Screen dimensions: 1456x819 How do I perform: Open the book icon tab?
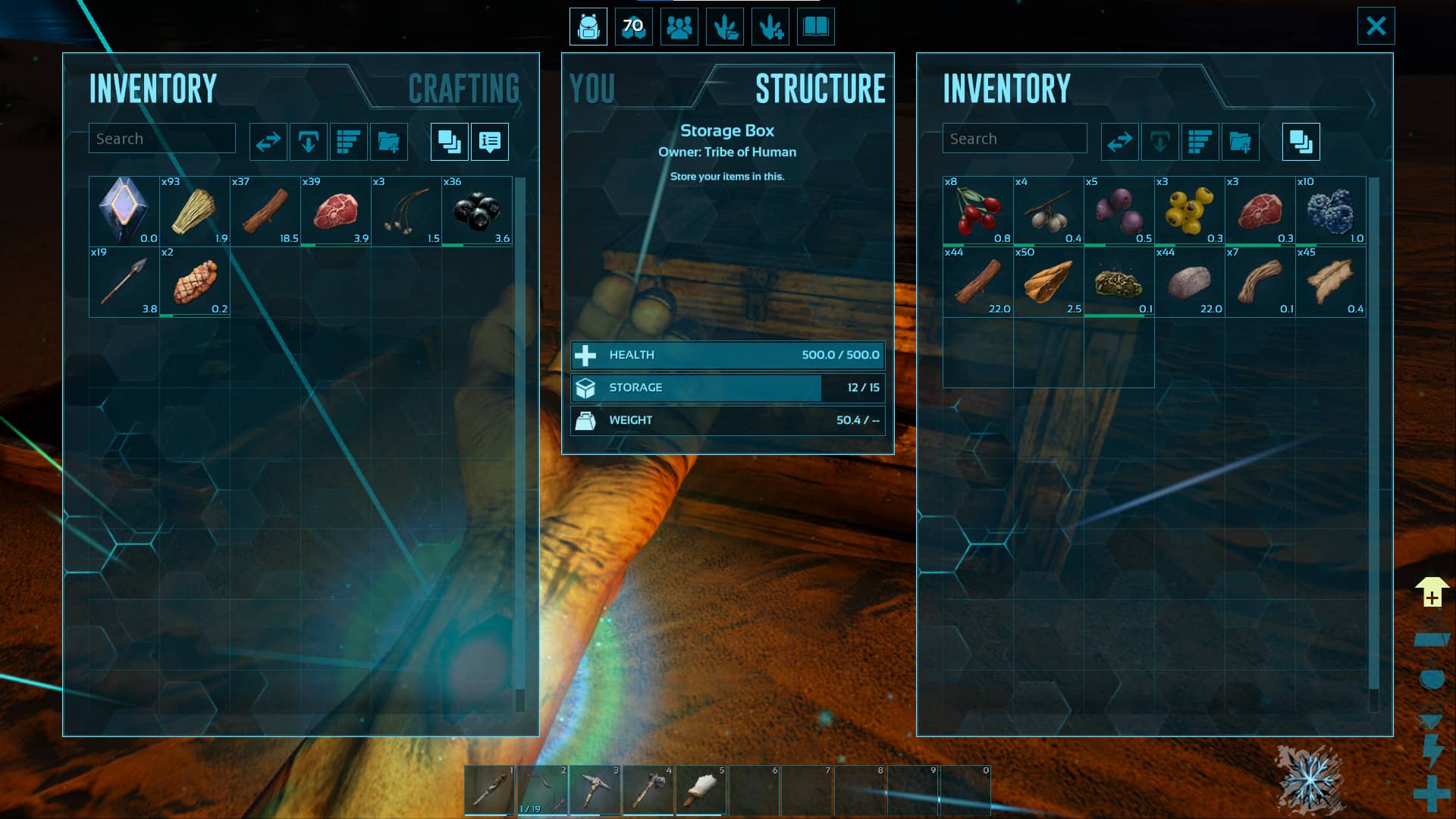pos(816,27)
